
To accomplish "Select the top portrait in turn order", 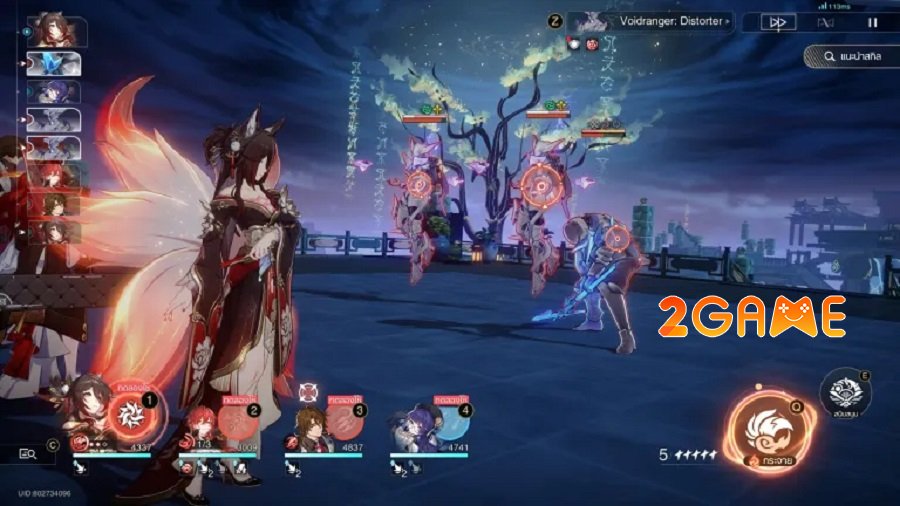I will [x=54, y=31].
